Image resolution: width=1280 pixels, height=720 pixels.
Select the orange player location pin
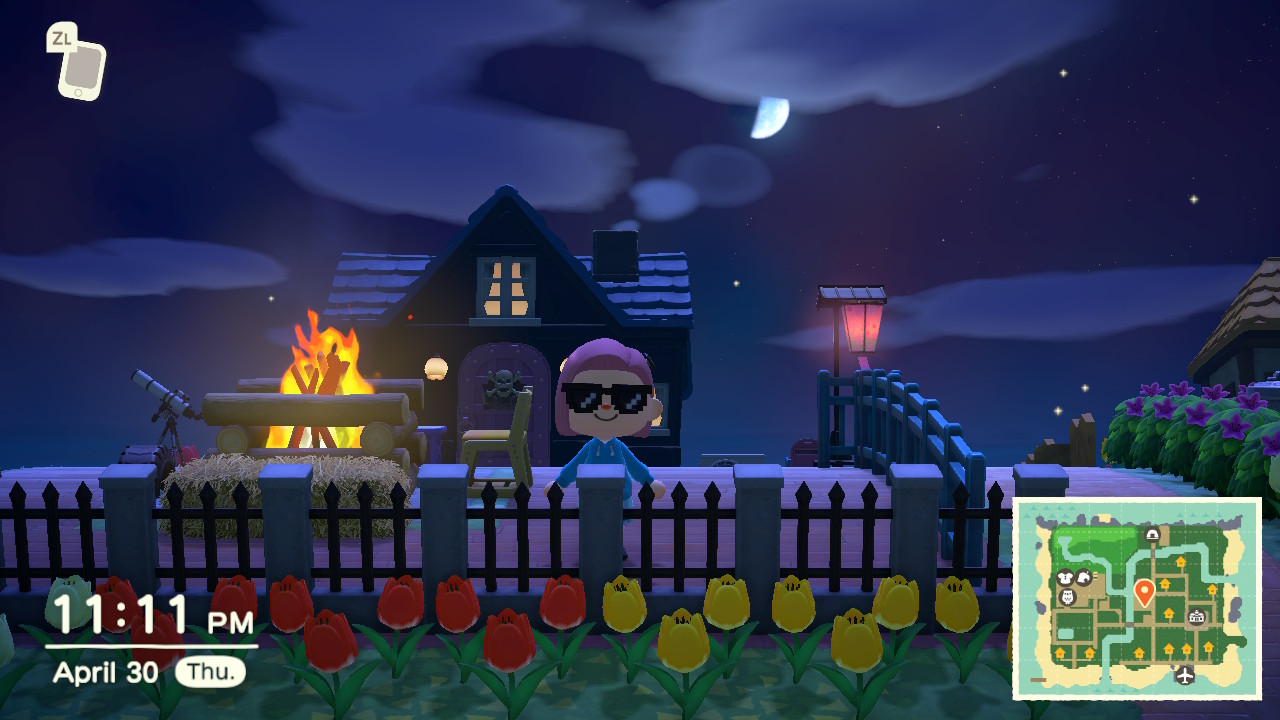click(x=1145, y=592)
